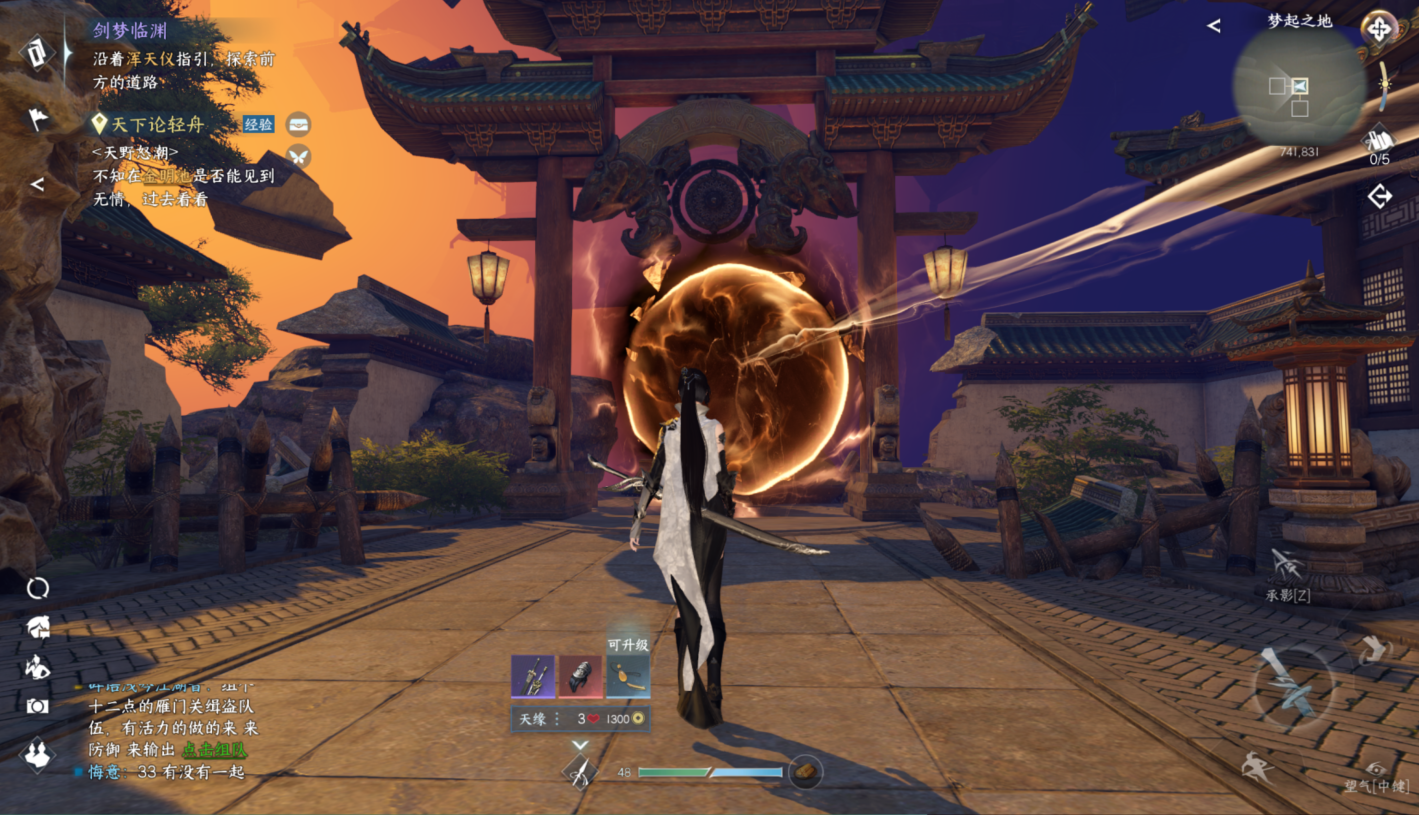This screenshot has height=815, width=1419.
Task: Click the butterfly icon beside the quest
Action: coord(298,156)
